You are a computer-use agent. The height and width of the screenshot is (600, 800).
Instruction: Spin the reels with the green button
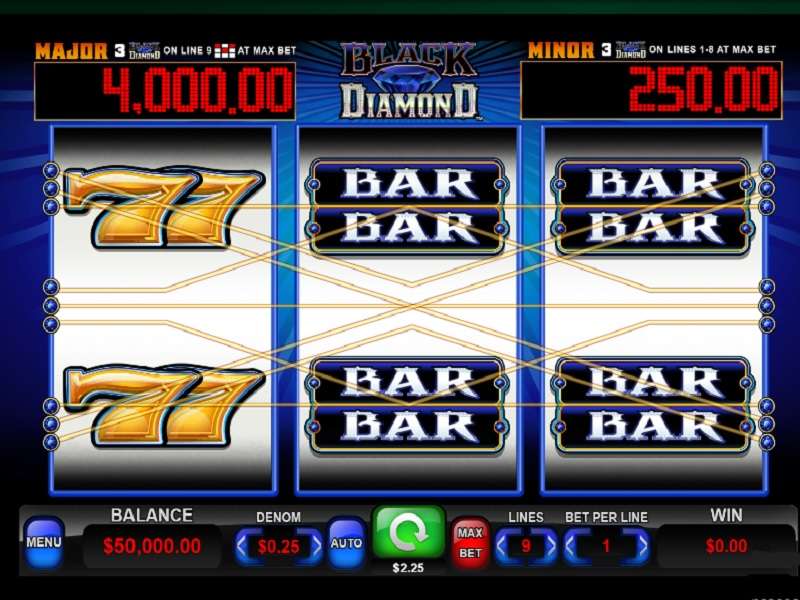coord(408,533)
